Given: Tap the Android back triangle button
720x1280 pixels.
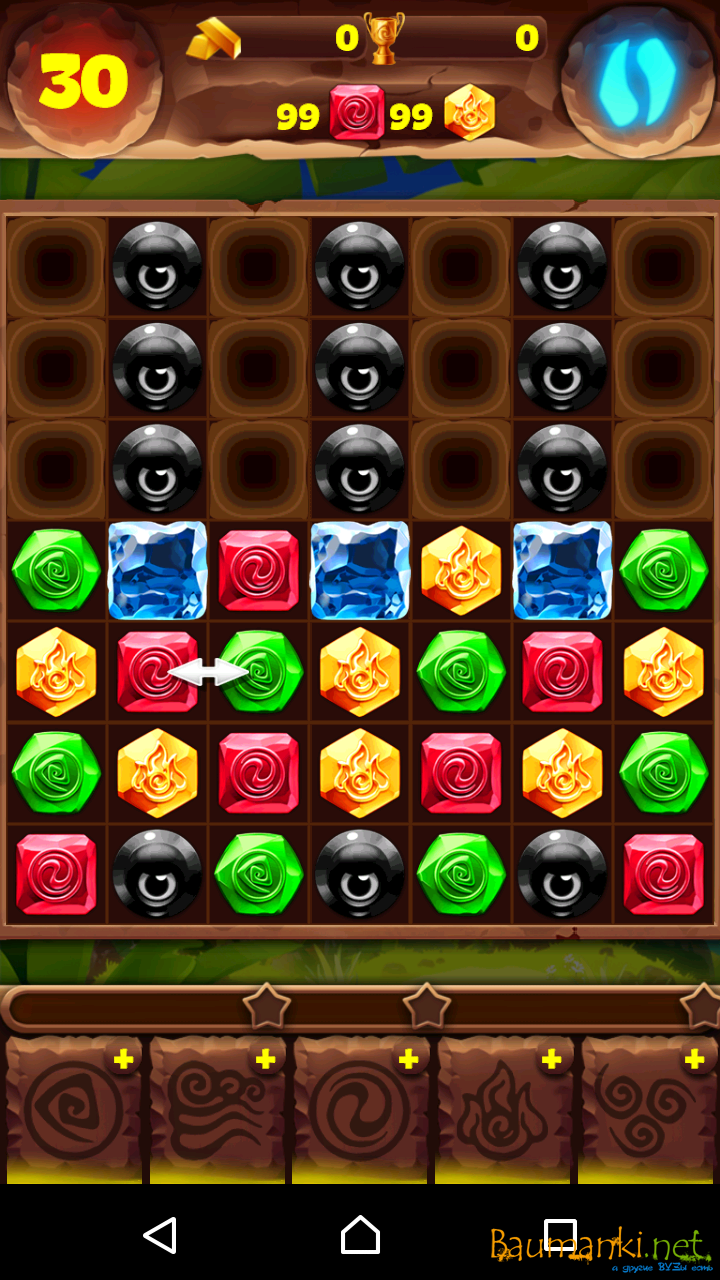Looking at the screenshot, I should 160,1236.
